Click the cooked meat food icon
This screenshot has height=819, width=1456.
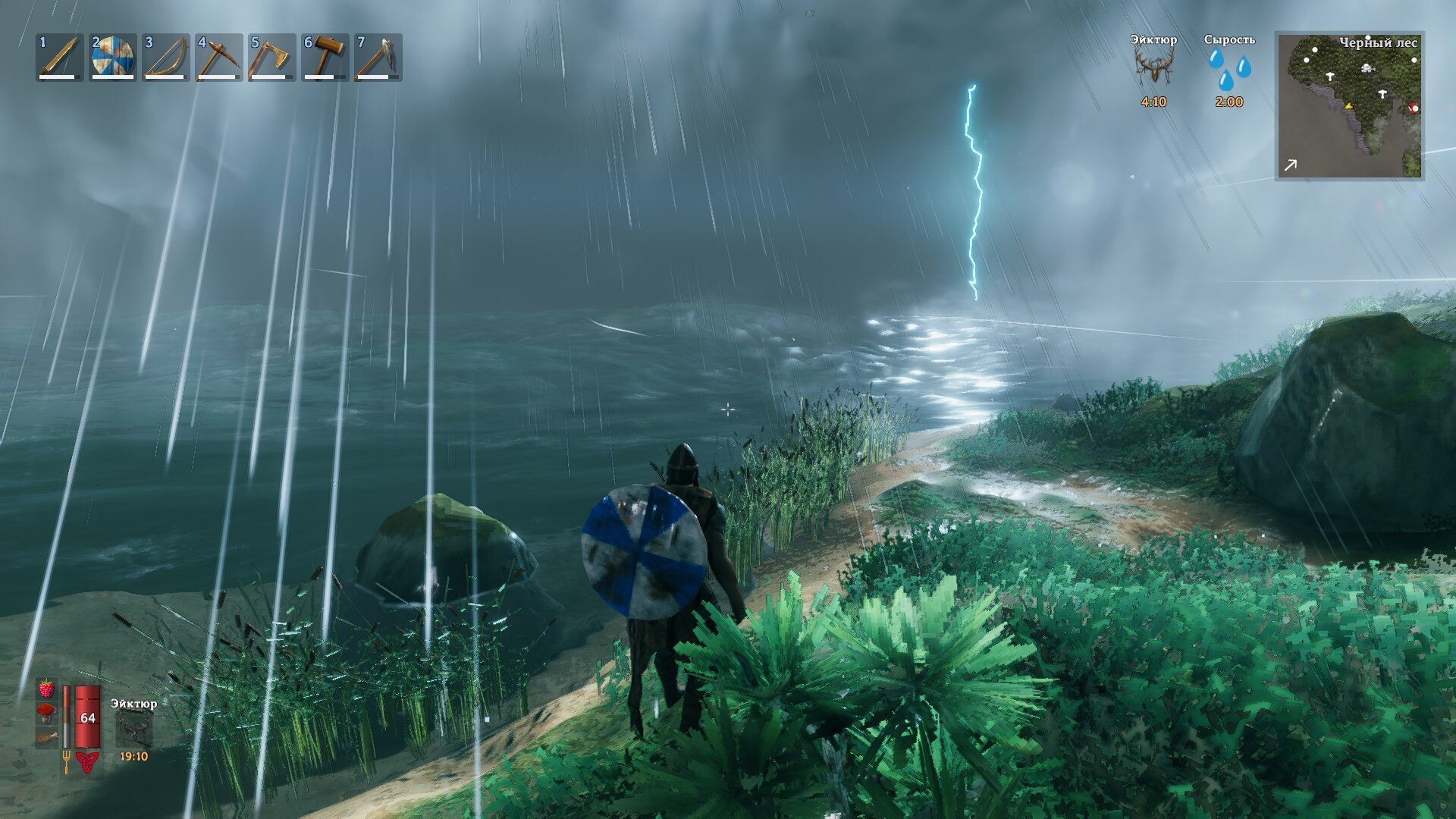click(47, 736)
